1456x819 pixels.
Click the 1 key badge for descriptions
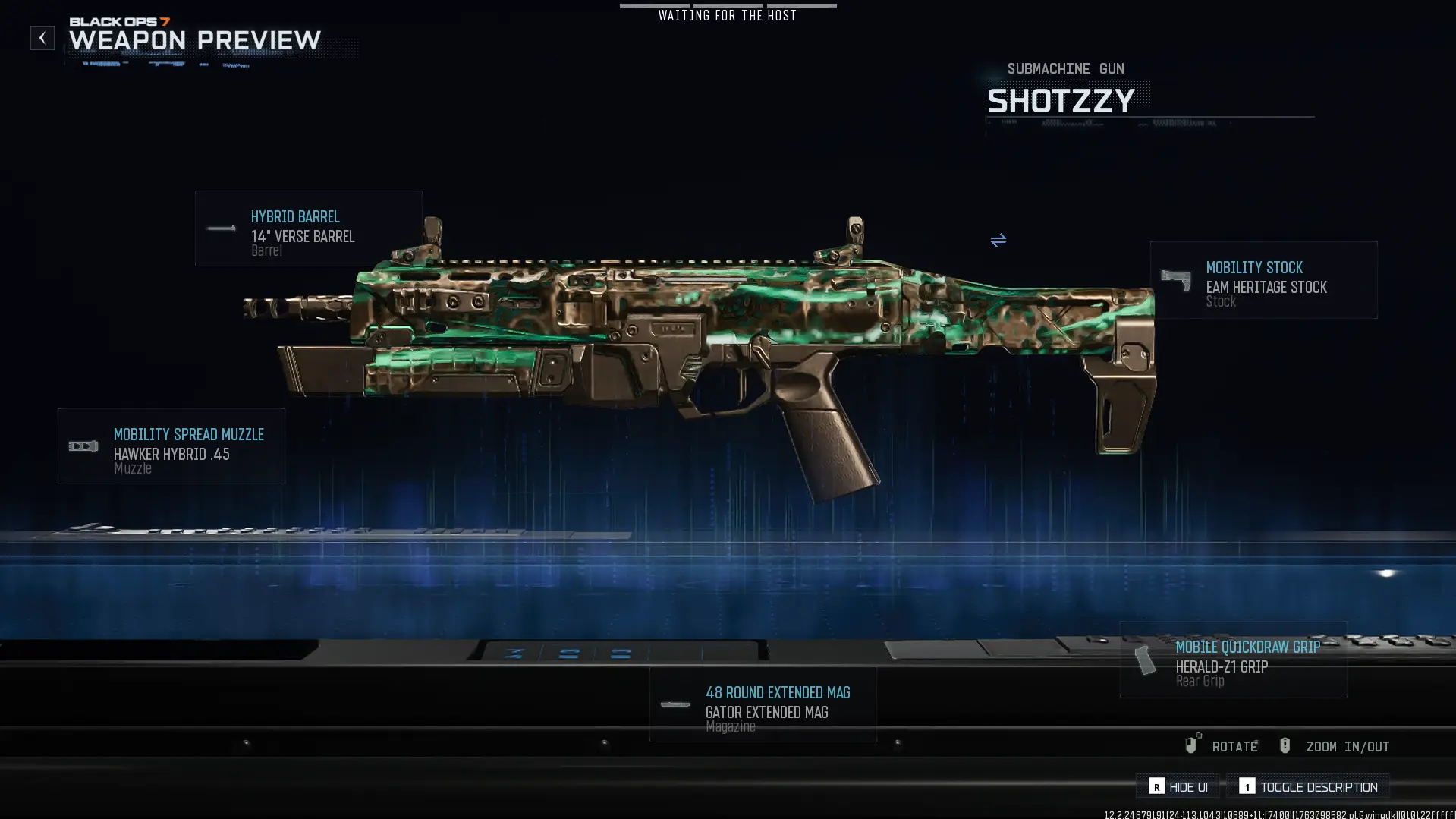point(1247,786)
